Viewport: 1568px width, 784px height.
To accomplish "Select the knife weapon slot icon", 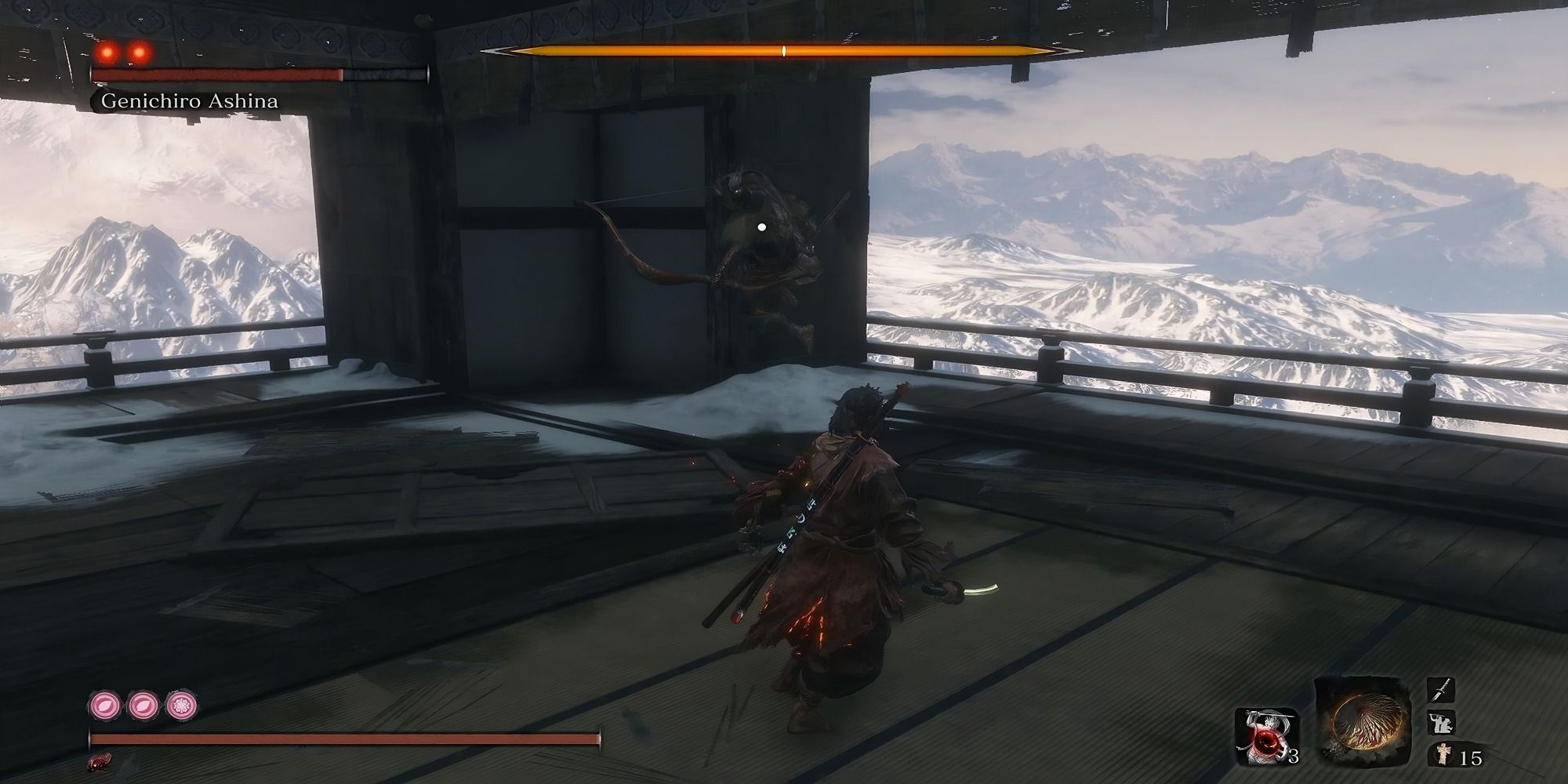I will click(x=1441, y=690).
